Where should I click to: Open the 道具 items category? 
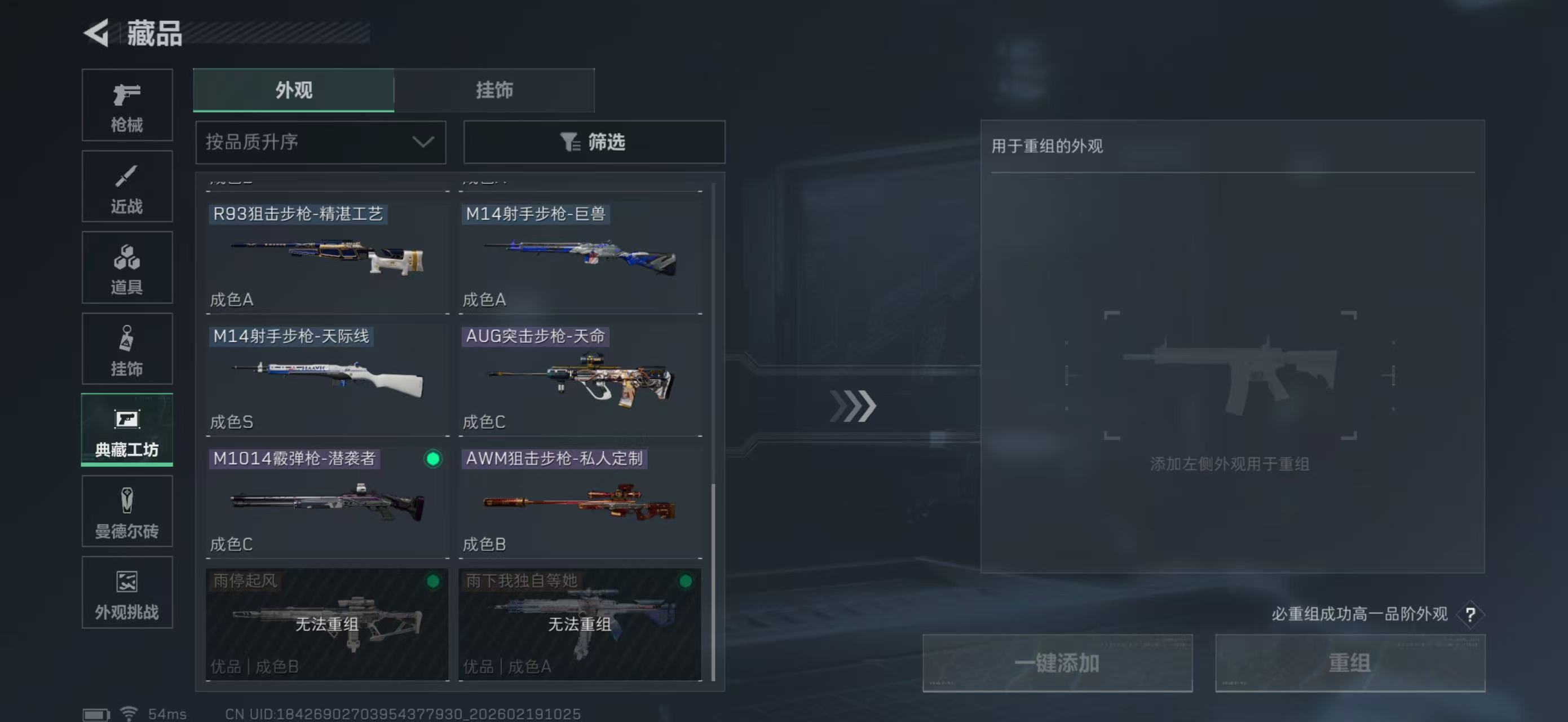point(127,267)
